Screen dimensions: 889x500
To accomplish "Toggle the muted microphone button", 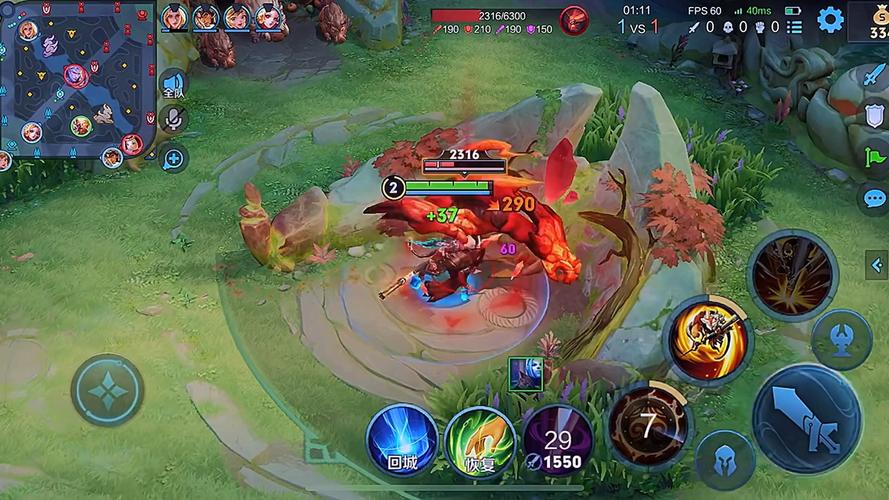I will (x=173, y=120).
